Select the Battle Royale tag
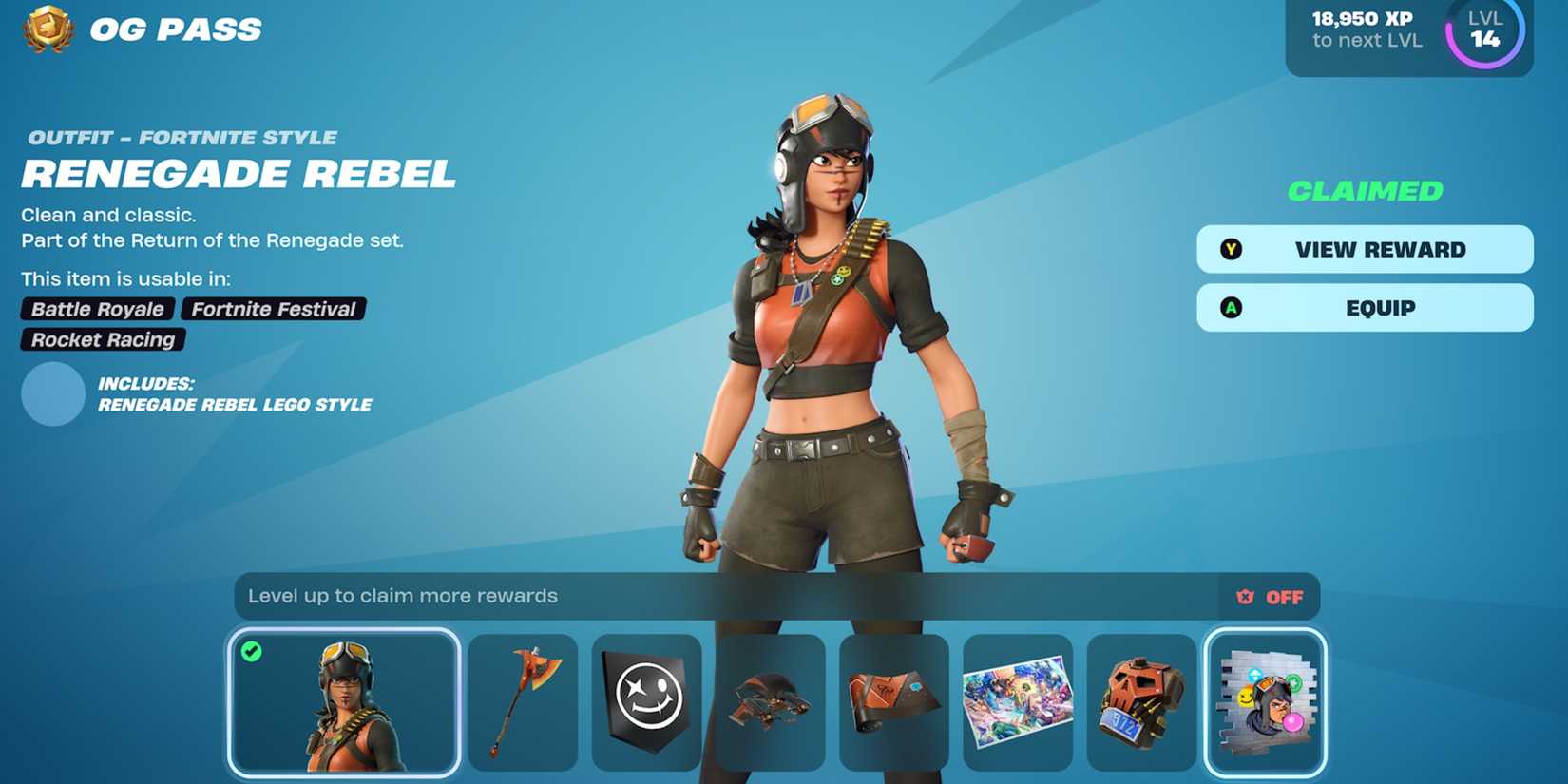The height and width of the screenshot is (784, 1568). click(x=97, y=309)
